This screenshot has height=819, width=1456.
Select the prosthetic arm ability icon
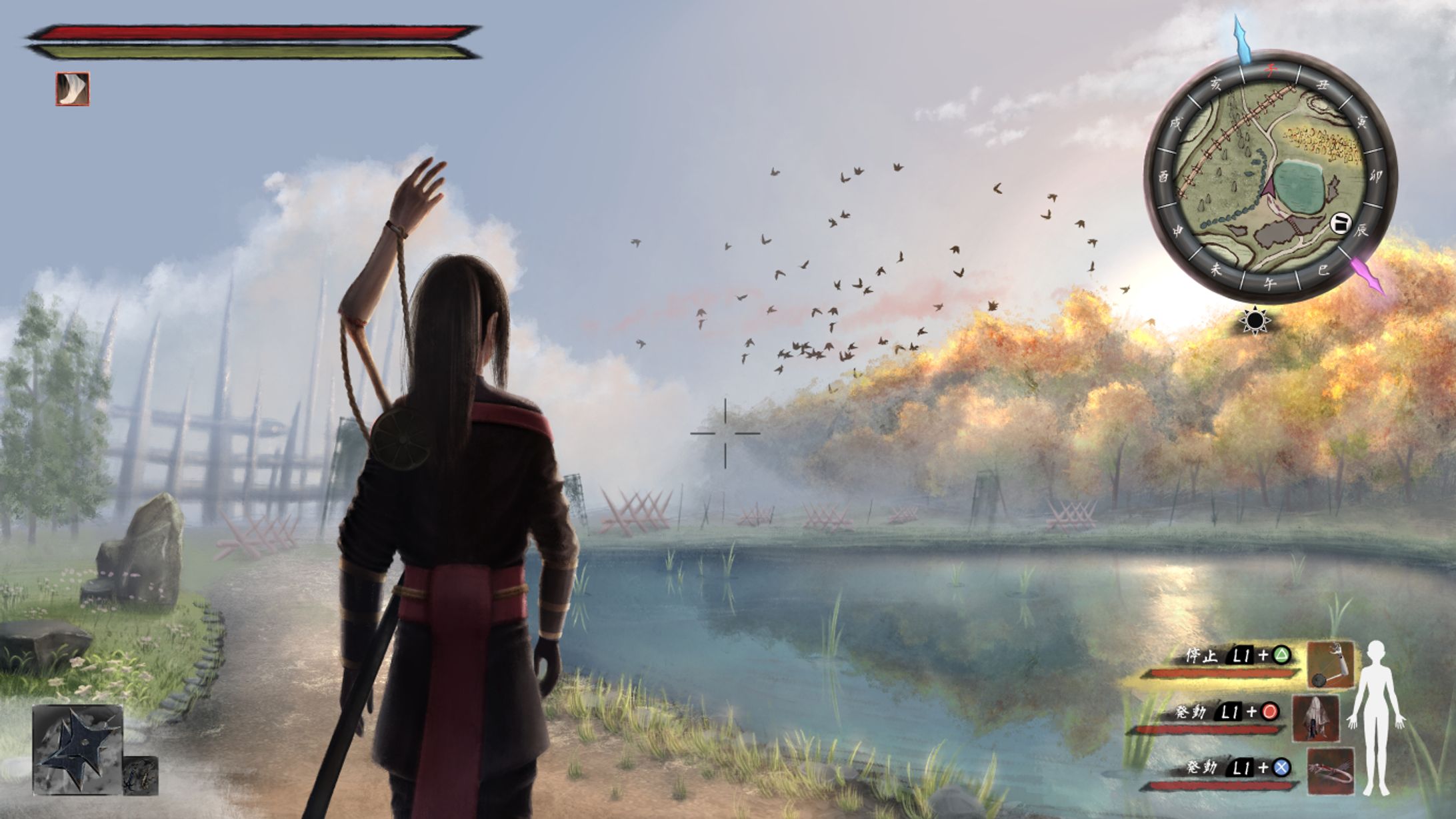(x=1331, y=664)
